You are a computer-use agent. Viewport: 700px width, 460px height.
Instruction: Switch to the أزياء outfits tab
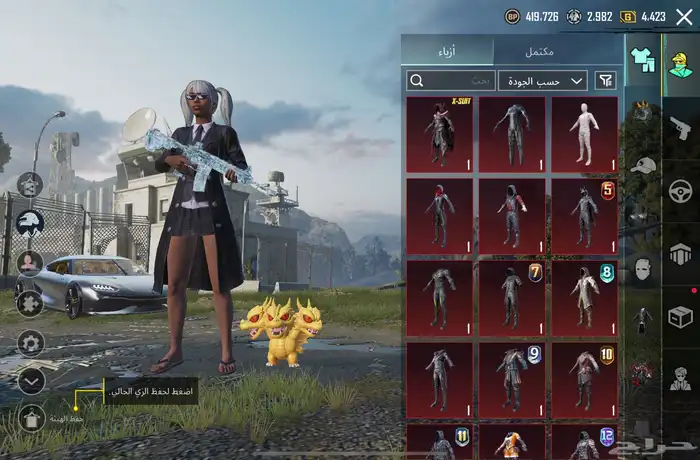click(447, 51)
